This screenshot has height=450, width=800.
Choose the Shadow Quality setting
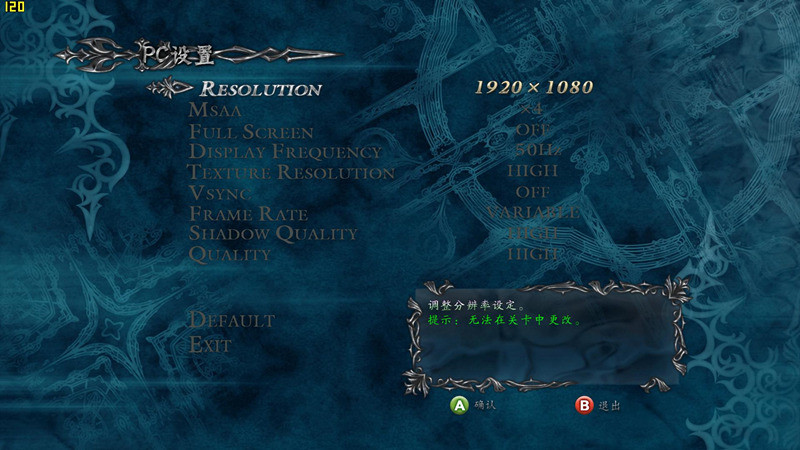273,234
